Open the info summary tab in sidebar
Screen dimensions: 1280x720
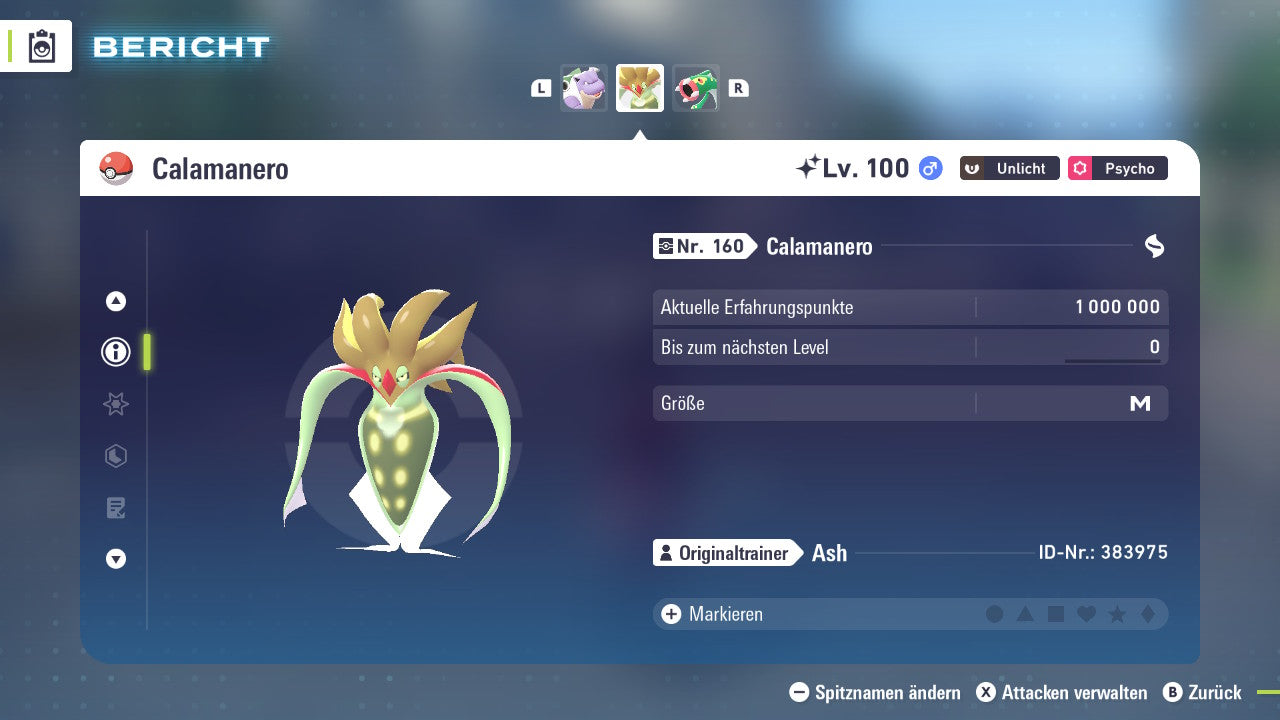point(115,352)
